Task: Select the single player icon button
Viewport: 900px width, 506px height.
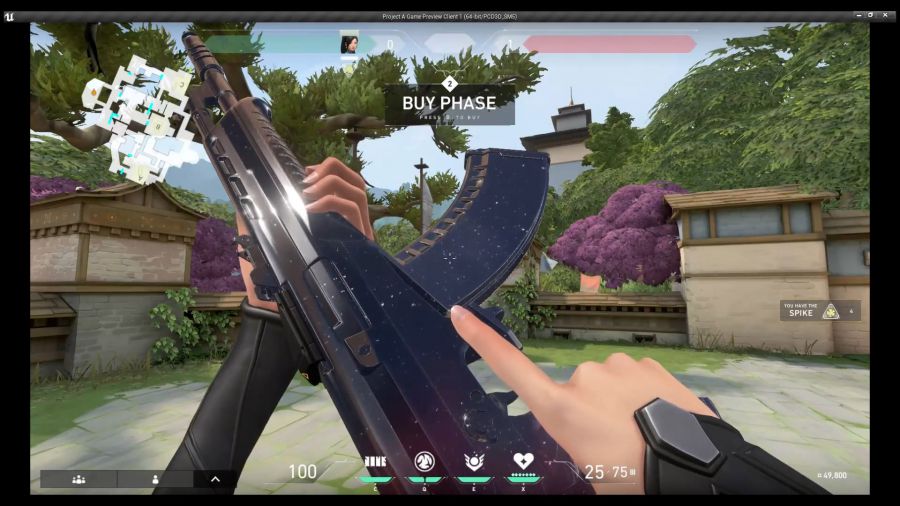Action: pyautogui.click(x=156, y=479)
